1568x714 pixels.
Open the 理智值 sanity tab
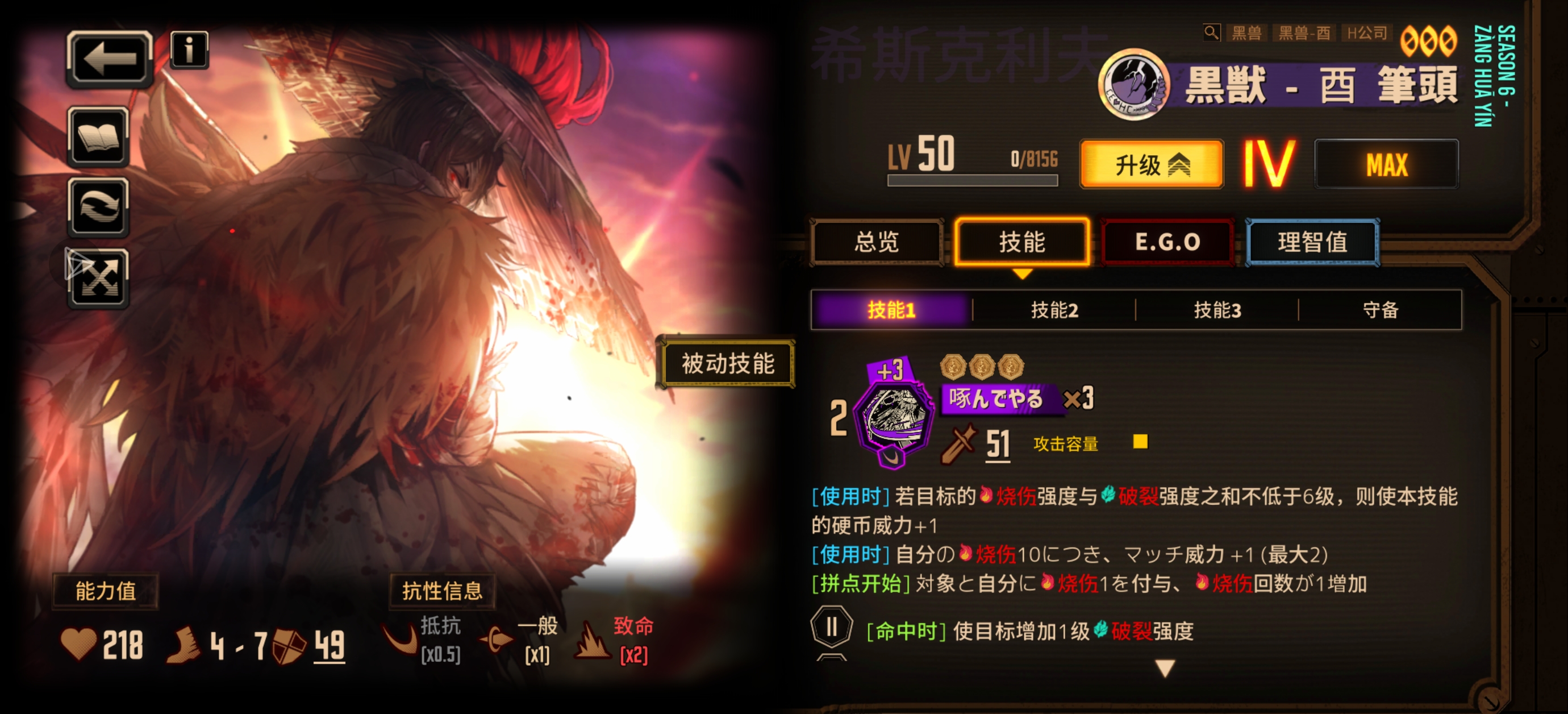tap(1313, 242)
